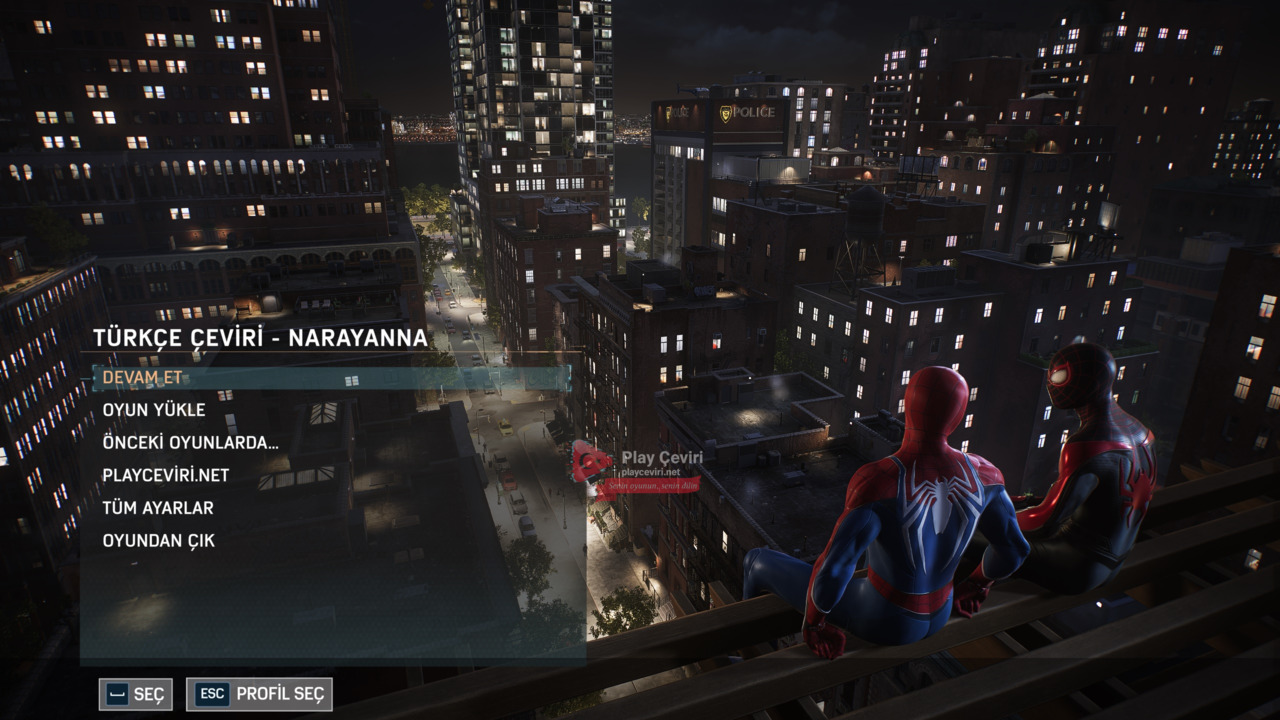This screenshot has width=1280, height=720.
Task: Open the OYUN YÜKLE load game menu
Action: pos(154,410)
